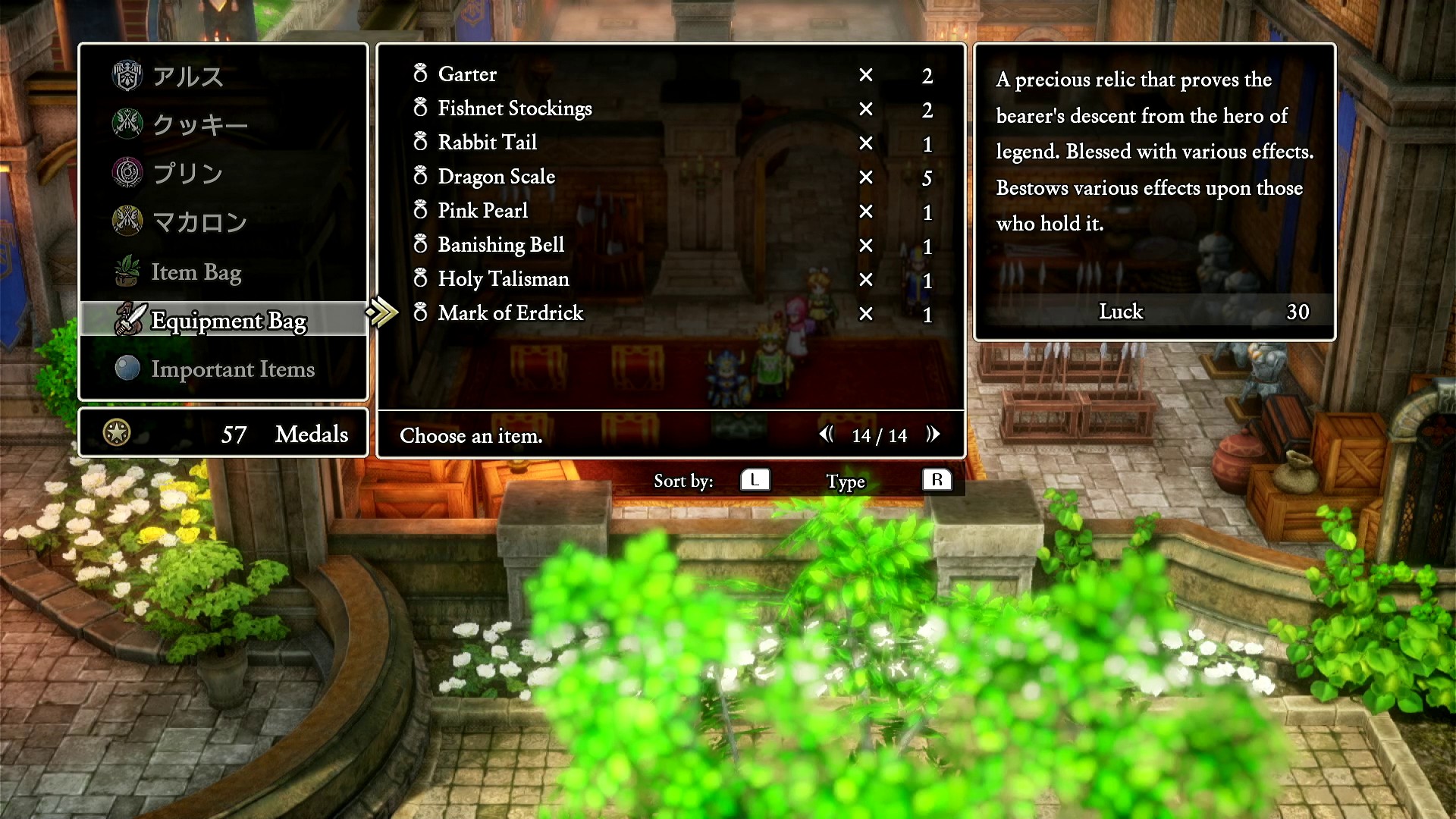The image size is (1456, 819).
Task: Open the Item Bag
Action: click(196, 272)
